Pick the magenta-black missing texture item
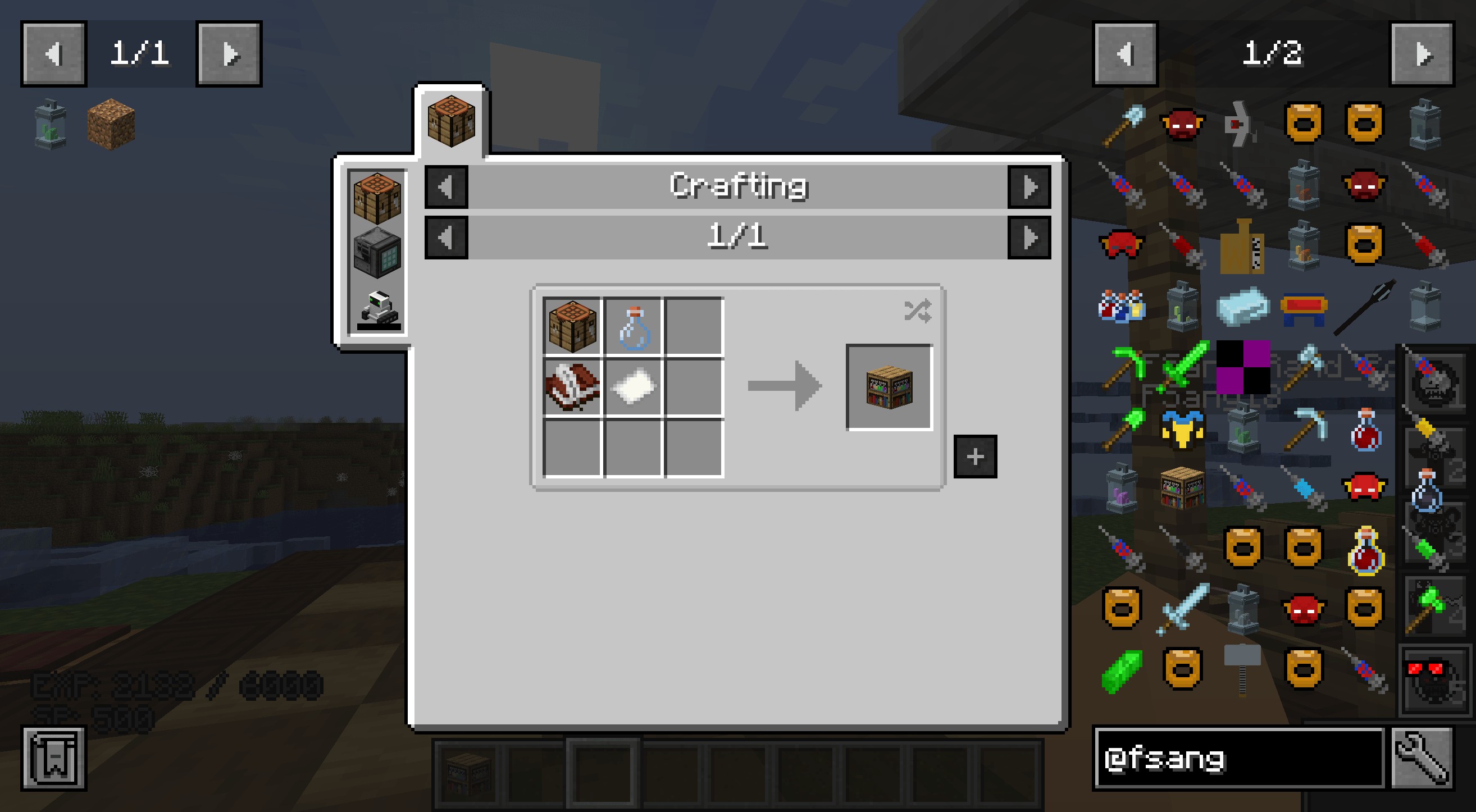The width and height of the screenshot is (1476, 812). pyautogui.click(x=1243, y=367)
